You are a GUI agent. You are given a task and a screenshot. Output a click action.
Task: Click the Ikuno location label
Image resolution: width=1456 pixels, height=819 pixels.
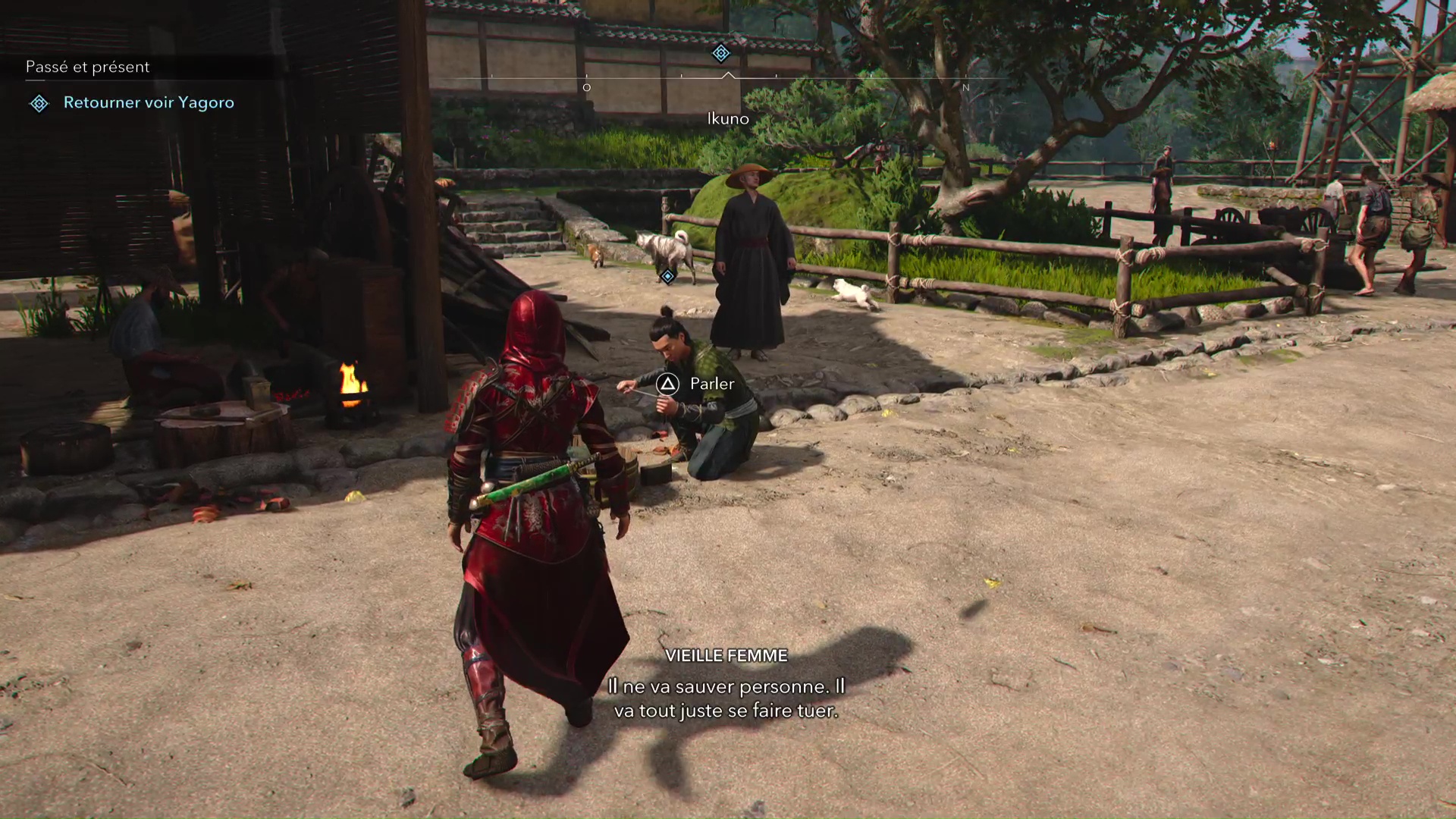tap(727, 118)
